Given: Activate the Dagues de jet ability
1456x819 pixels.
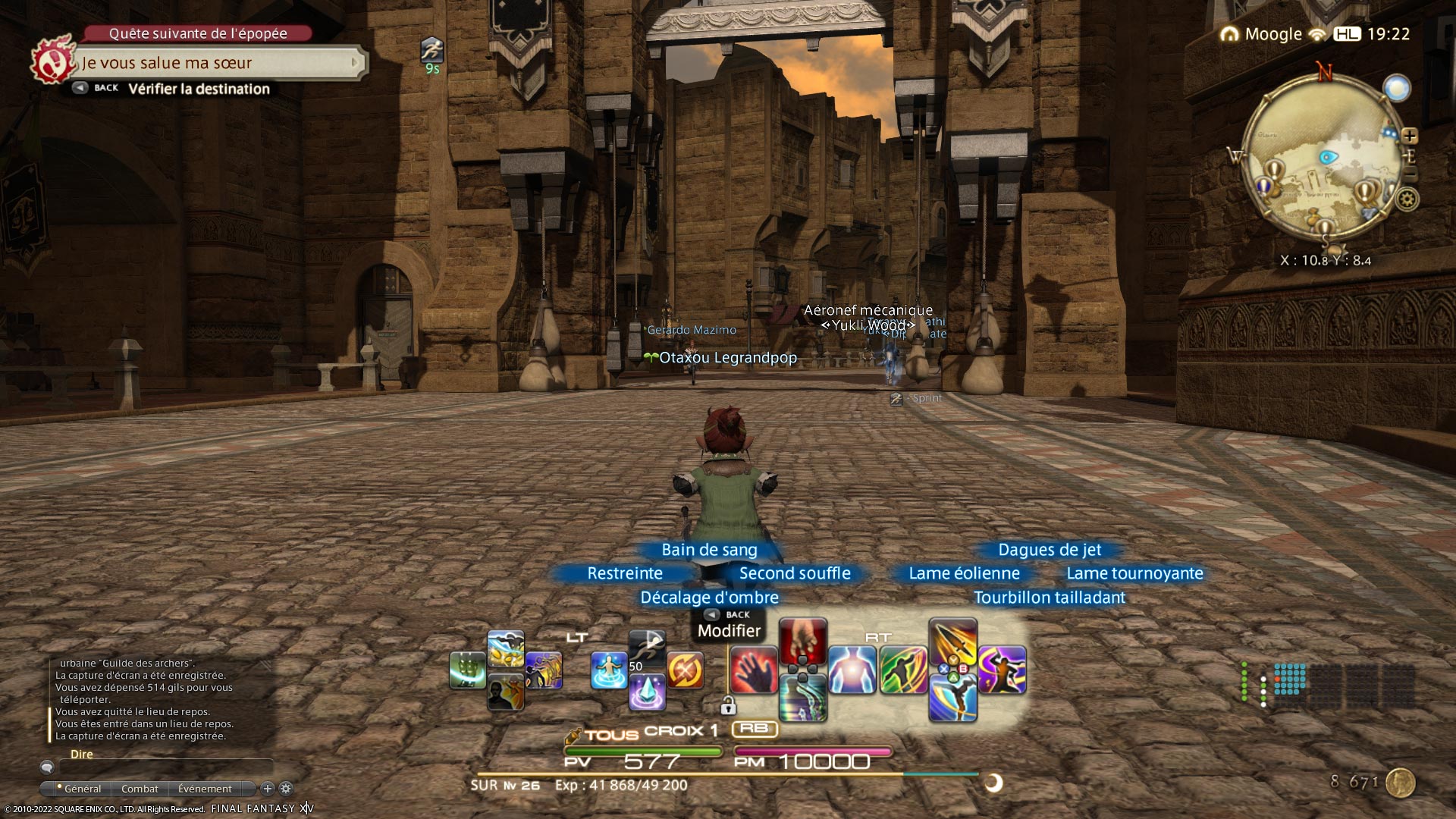Looking at the screenshot, I should pos(952,642).
